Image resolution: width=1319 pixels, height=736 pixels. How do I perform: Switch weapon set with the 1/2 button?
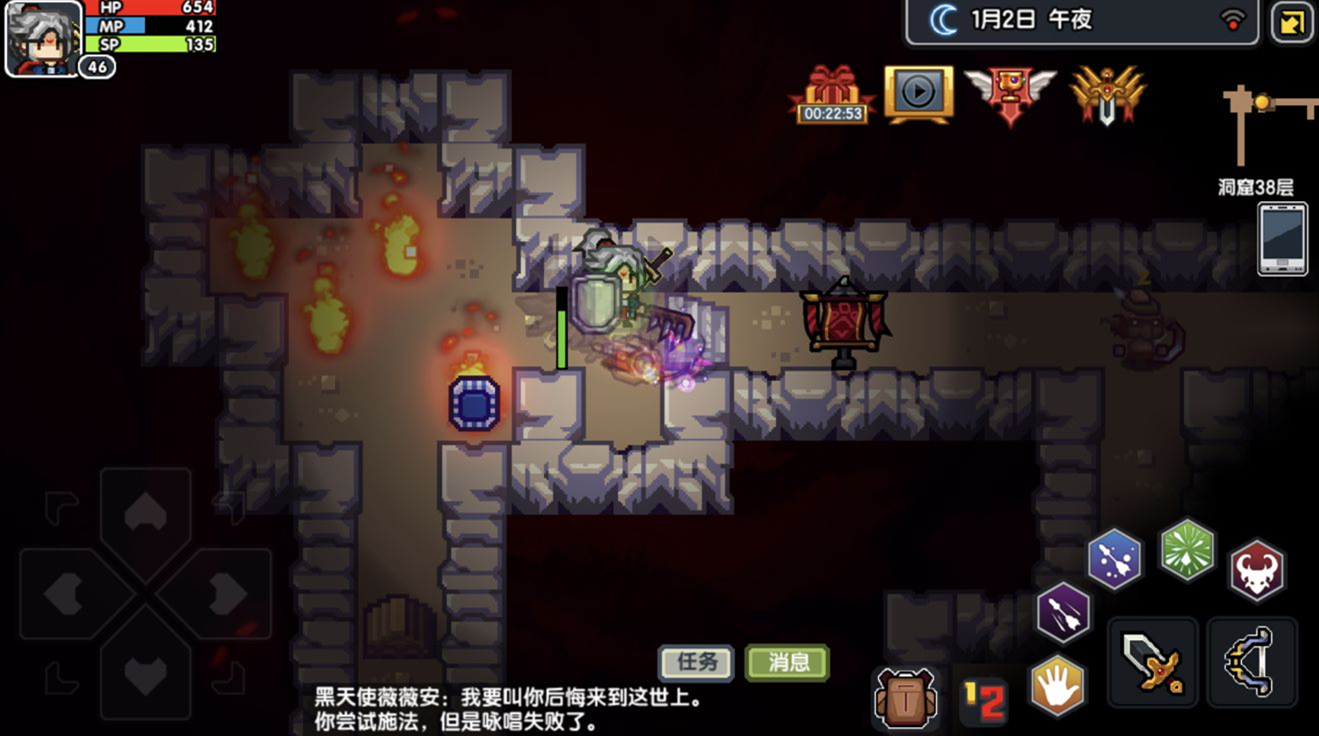[x=983, y=700]
